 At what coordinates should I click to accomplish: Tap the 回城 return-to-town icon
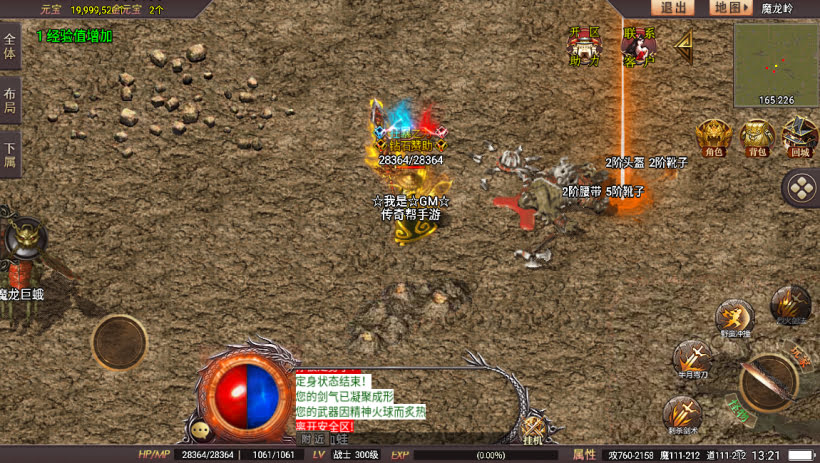[x=799, y=137]
